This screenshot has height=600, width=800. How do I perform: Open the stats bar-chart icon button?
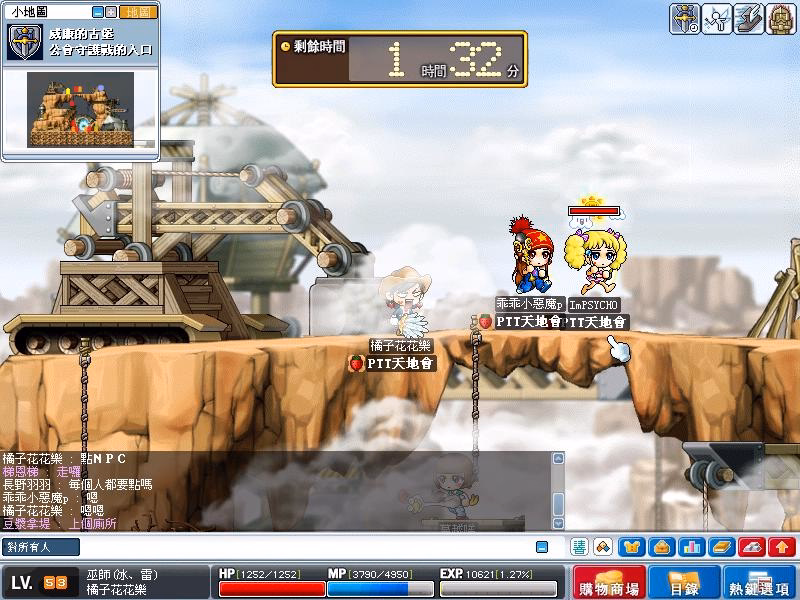pyautogui.click(x=692, y=547)
